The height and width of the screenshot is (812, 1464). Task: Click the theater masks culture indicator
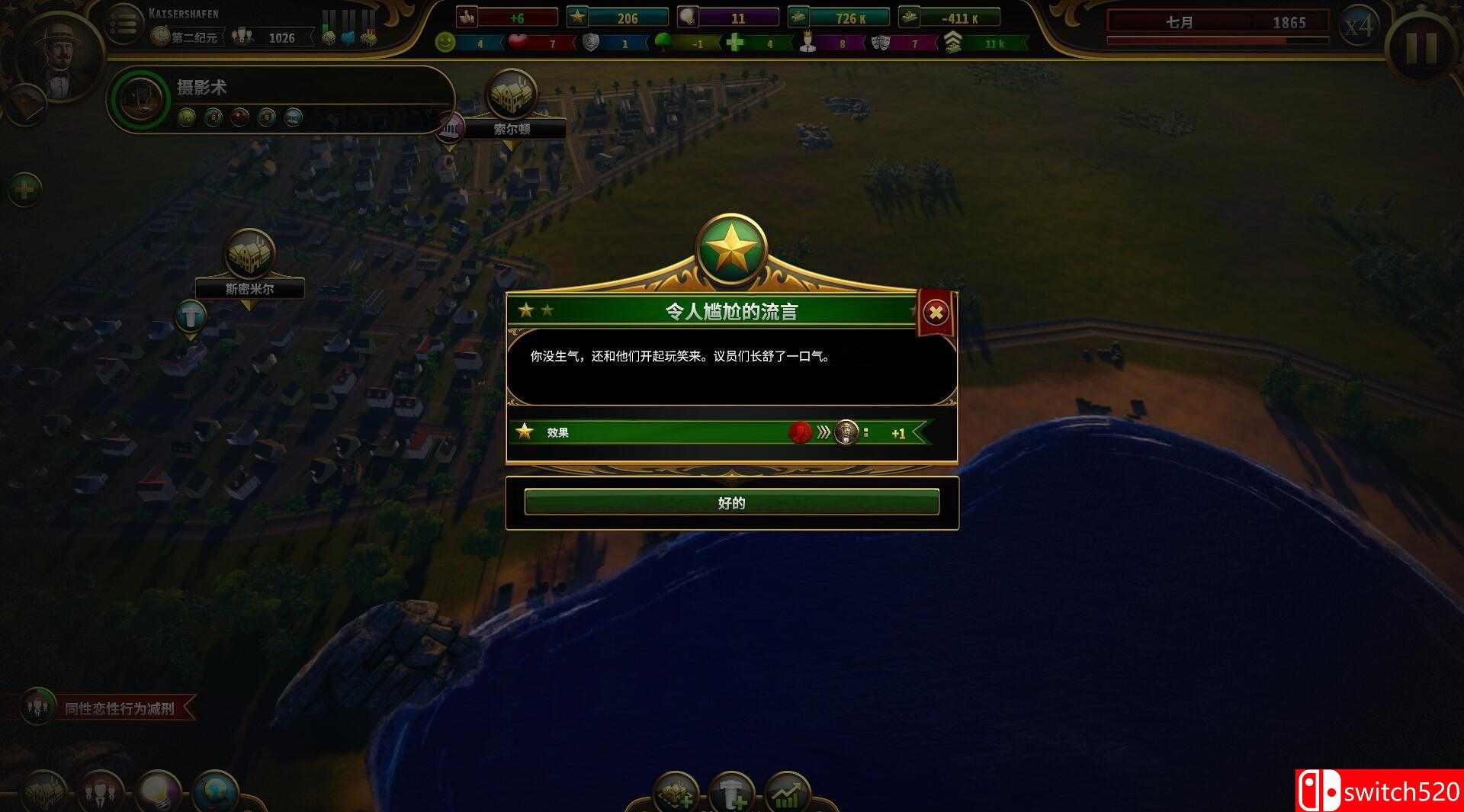coord(881,43)
